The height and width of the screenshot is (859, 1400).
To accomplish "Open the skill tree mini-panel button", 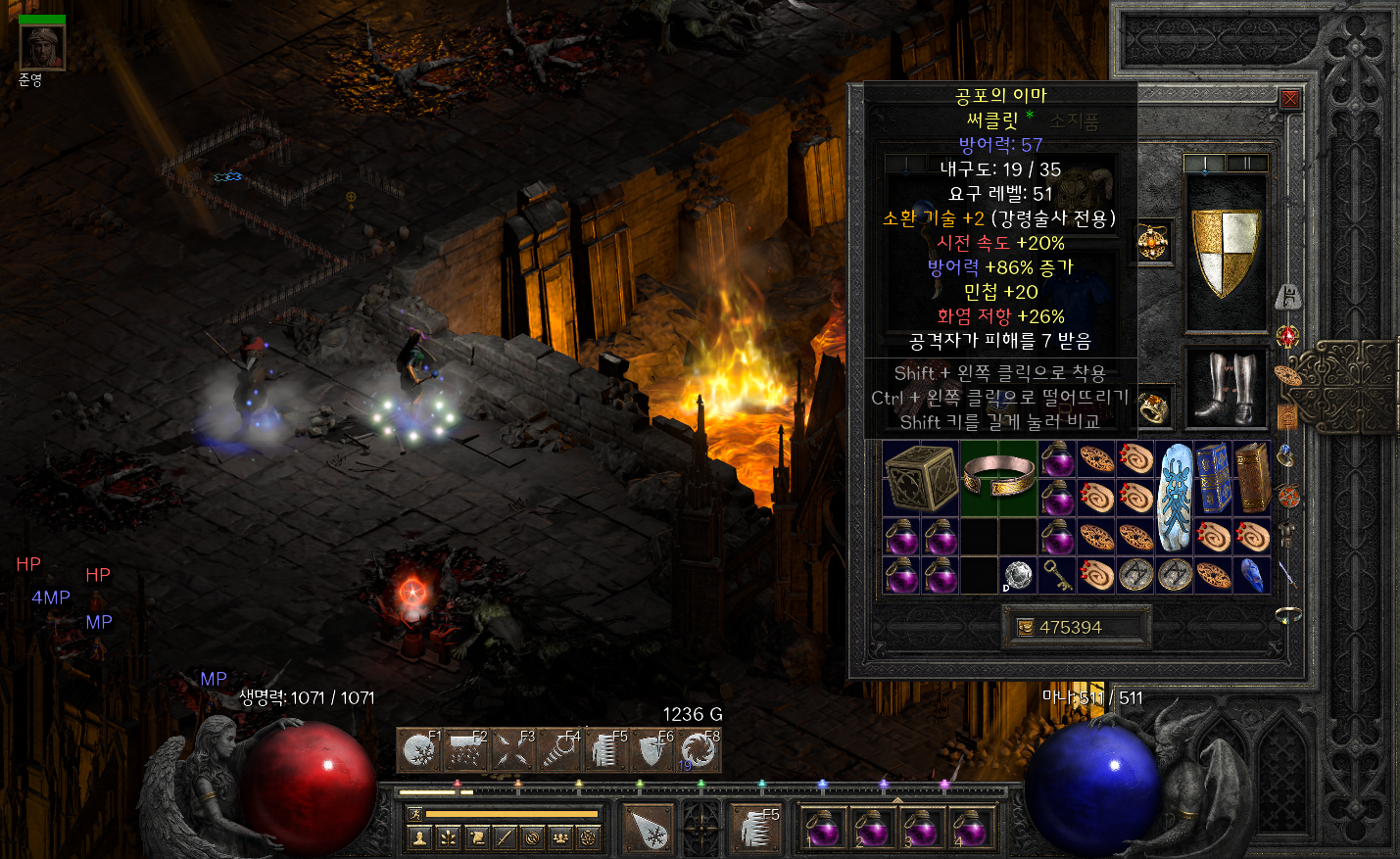I will tap(448, 837).
